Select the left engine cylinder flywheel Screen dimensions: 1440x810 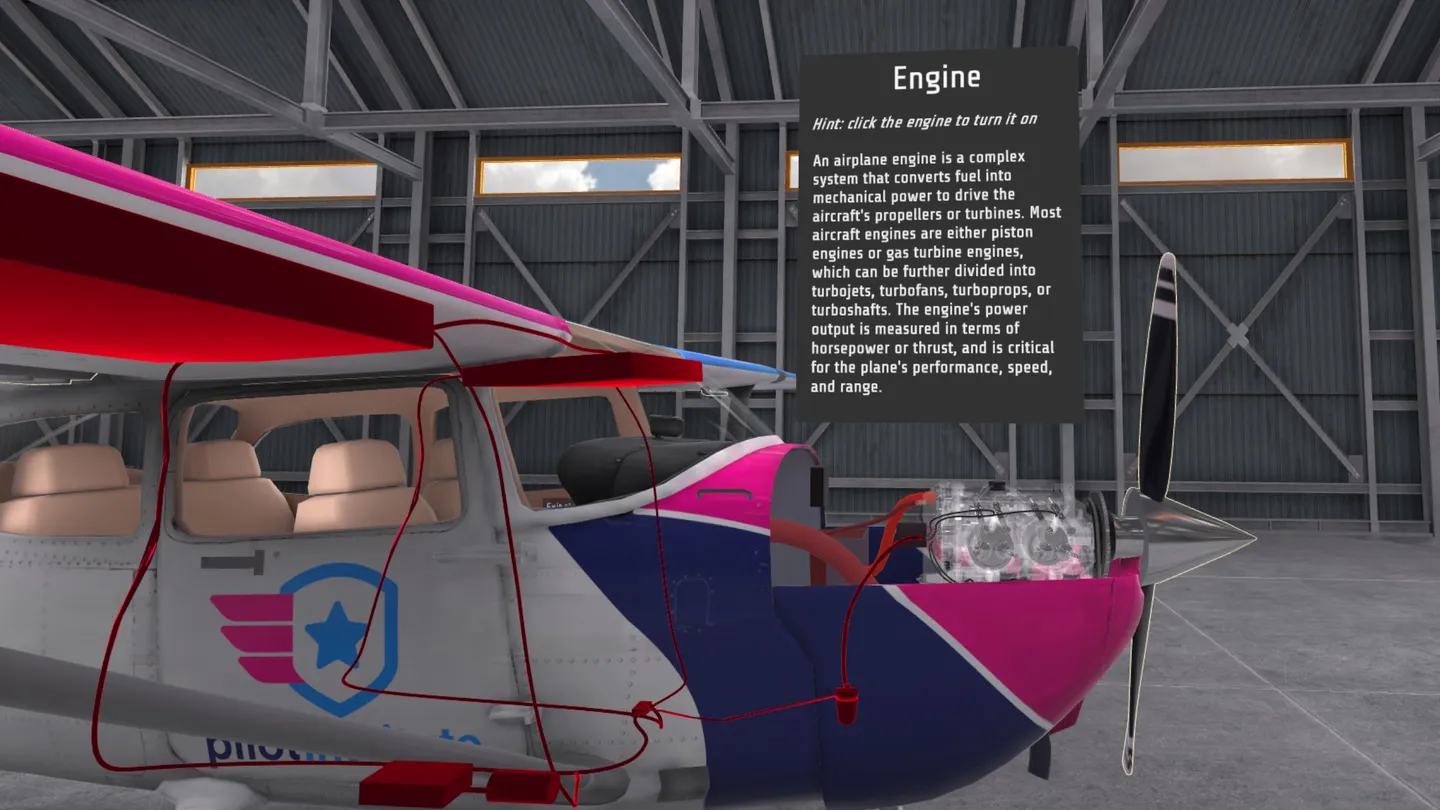[x=990, y=545]
